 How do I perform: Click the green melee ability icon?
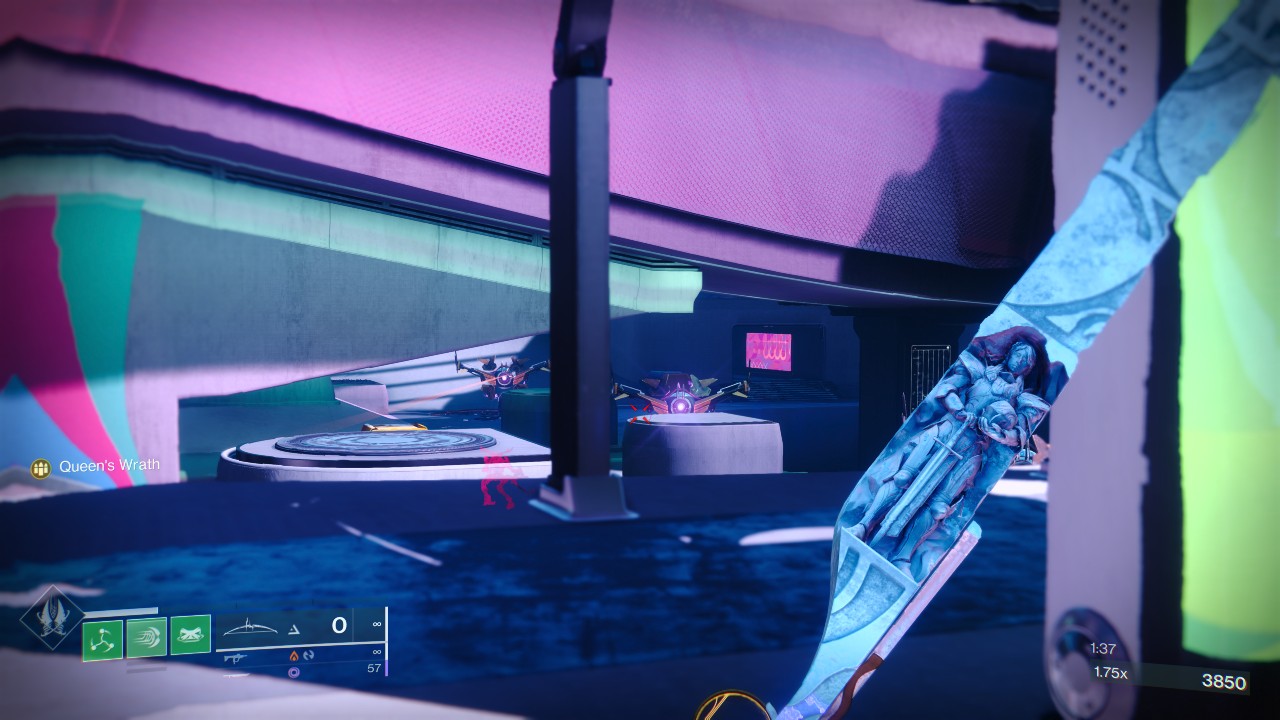pos(191,634)
